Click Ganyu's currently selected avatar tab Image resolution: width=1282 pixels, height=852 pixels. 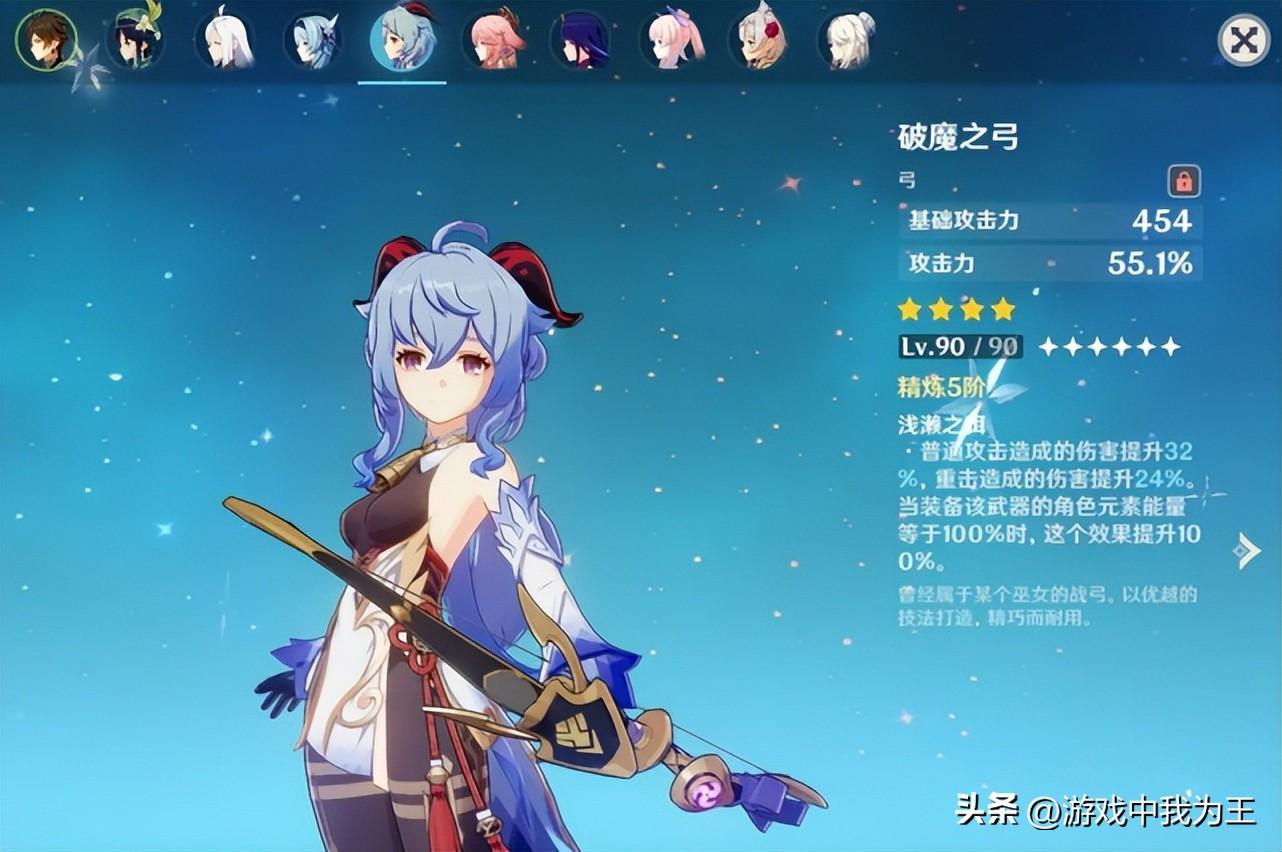400,40
